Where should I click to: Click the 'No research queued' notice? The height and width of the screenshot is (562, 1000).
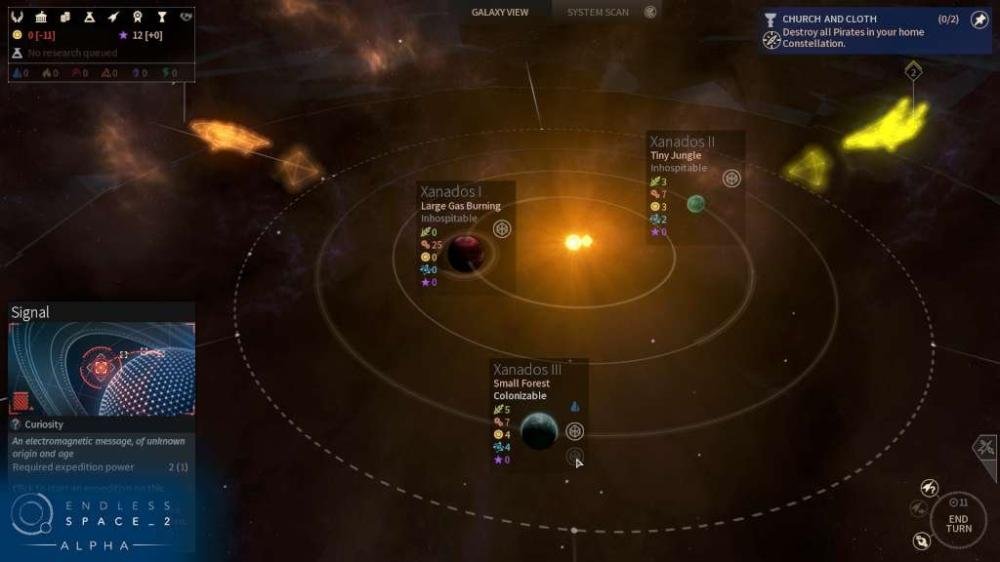click(x=68, y=53)
